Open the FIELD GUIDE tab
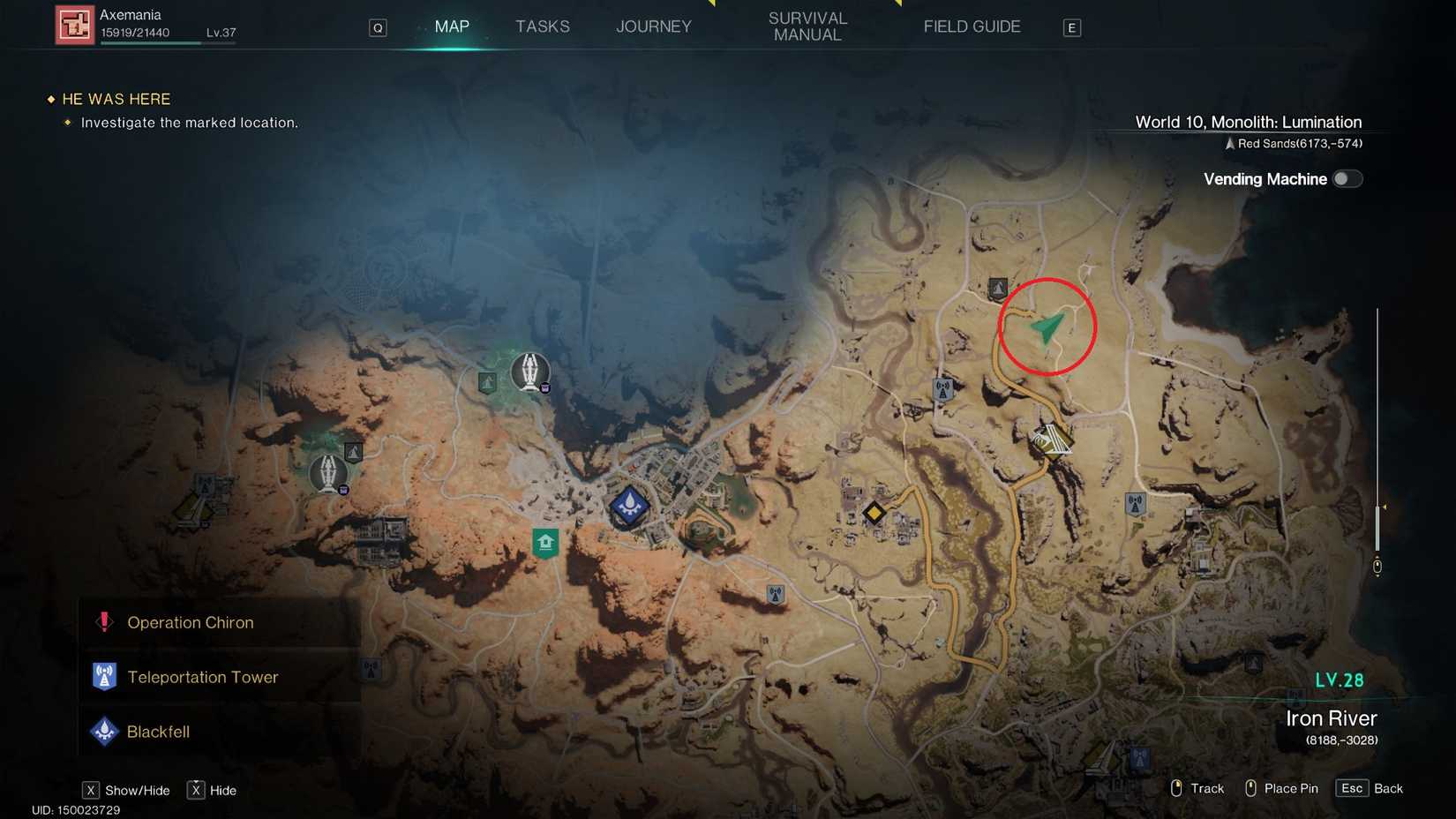Viewport: 1456px width, 819px height. point(972,26)
